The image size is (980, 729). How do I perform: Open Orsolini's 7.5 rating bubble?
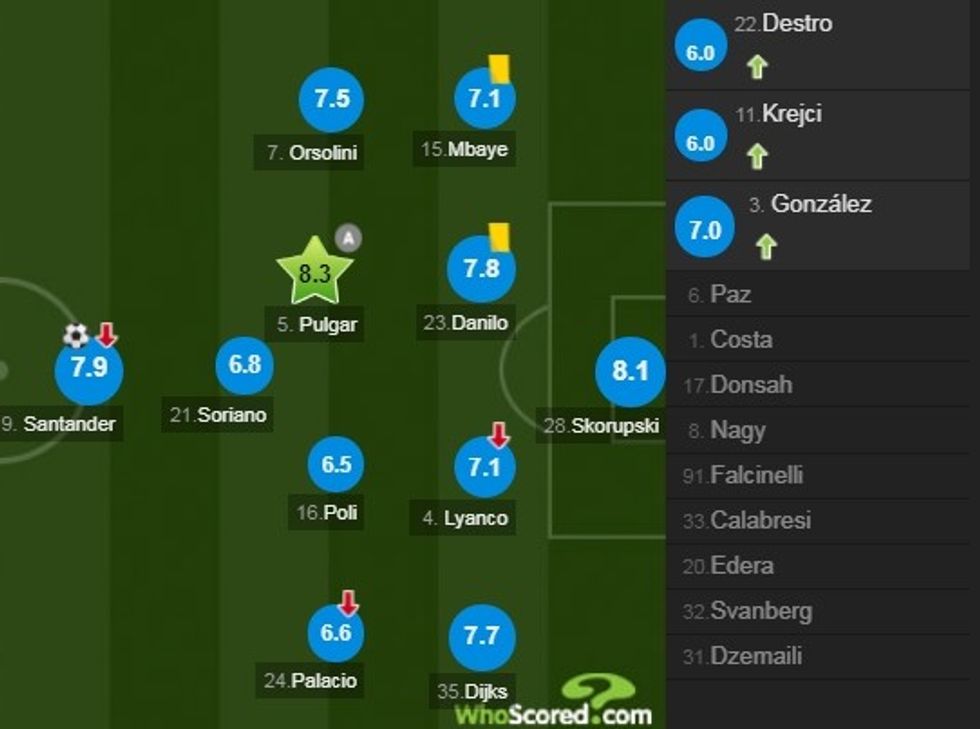(331, 99)
